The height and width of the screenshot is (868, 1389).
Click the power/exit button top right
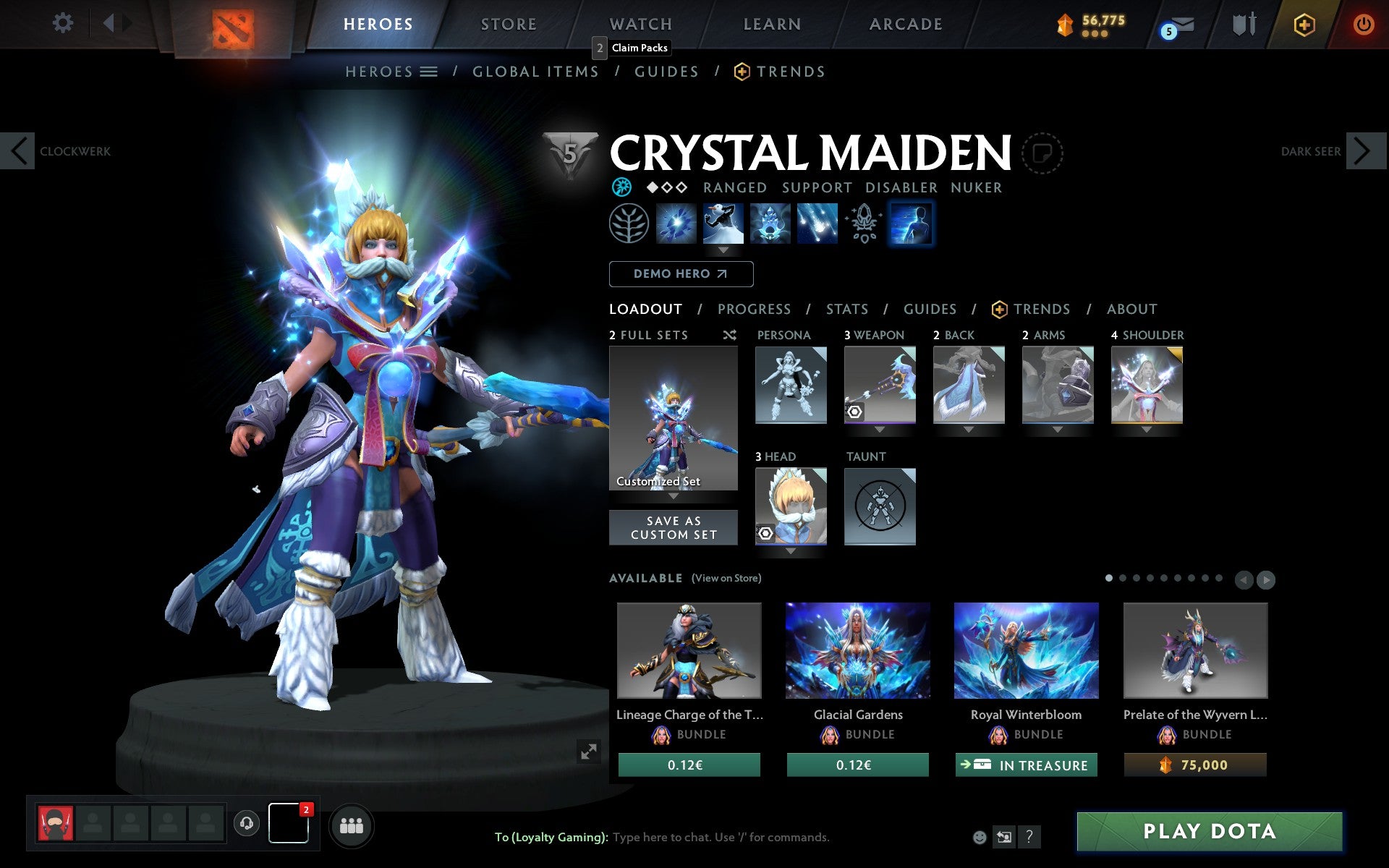[x=1363, y=24]
